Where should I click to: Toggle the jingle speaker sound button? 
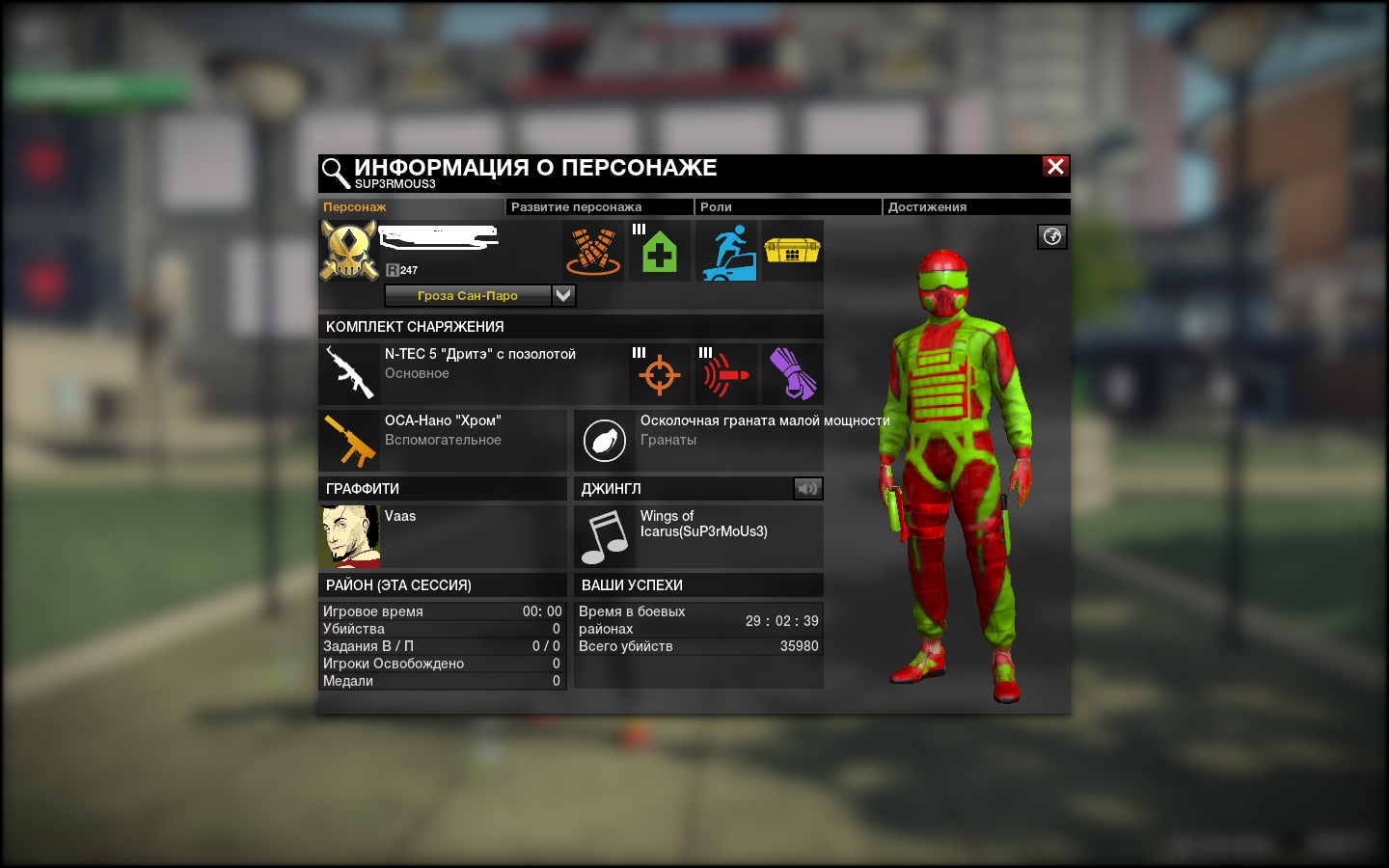807,488
